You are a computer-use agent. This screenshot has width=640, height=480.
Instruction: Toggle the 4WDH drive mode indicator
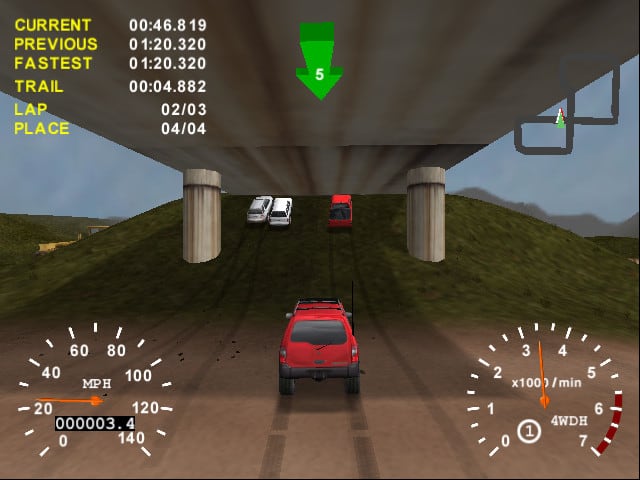(x=569, y=421)
